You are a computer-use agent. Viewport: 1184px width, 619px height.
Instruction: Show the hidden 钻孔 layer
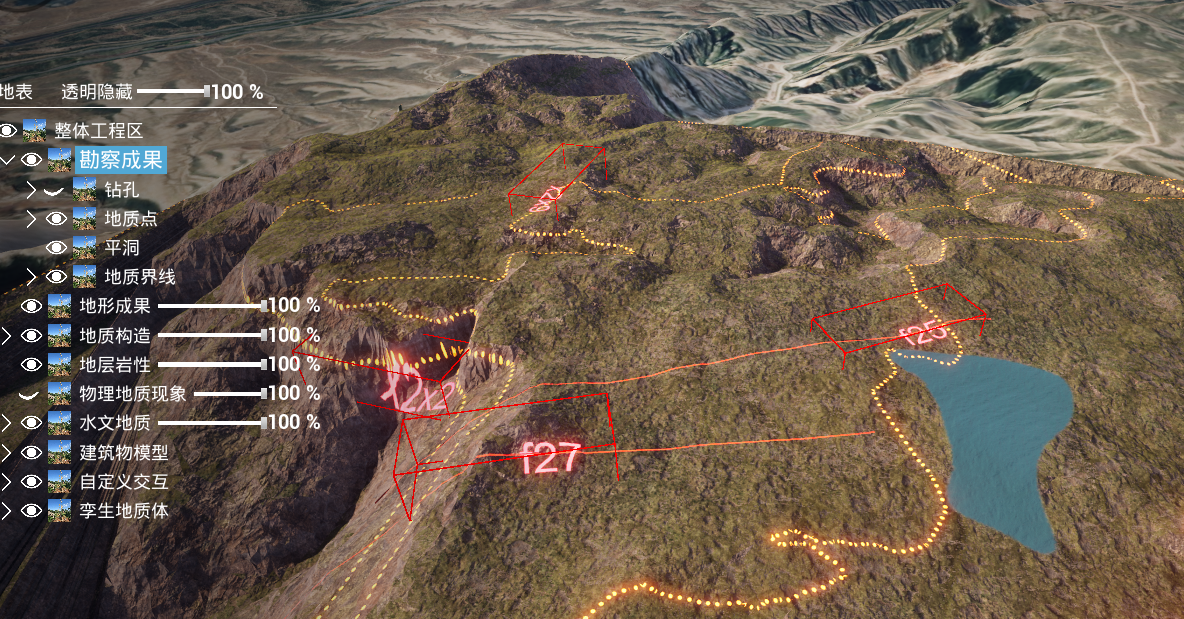(x=56, y=189)
